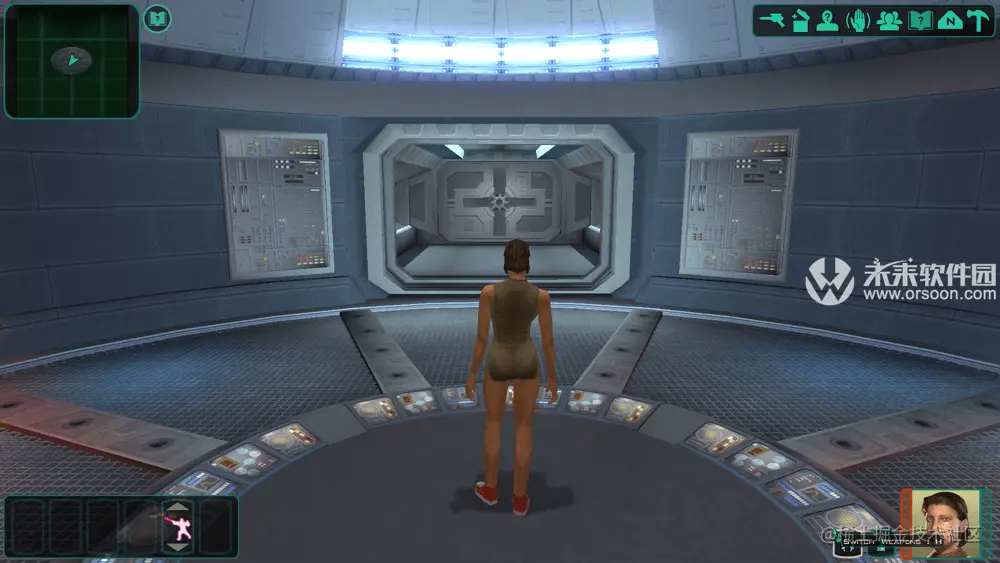Screen dimensions: 1000x563
Task: Open the character sheet silhouette icon
Action: [x=827, y=20]
